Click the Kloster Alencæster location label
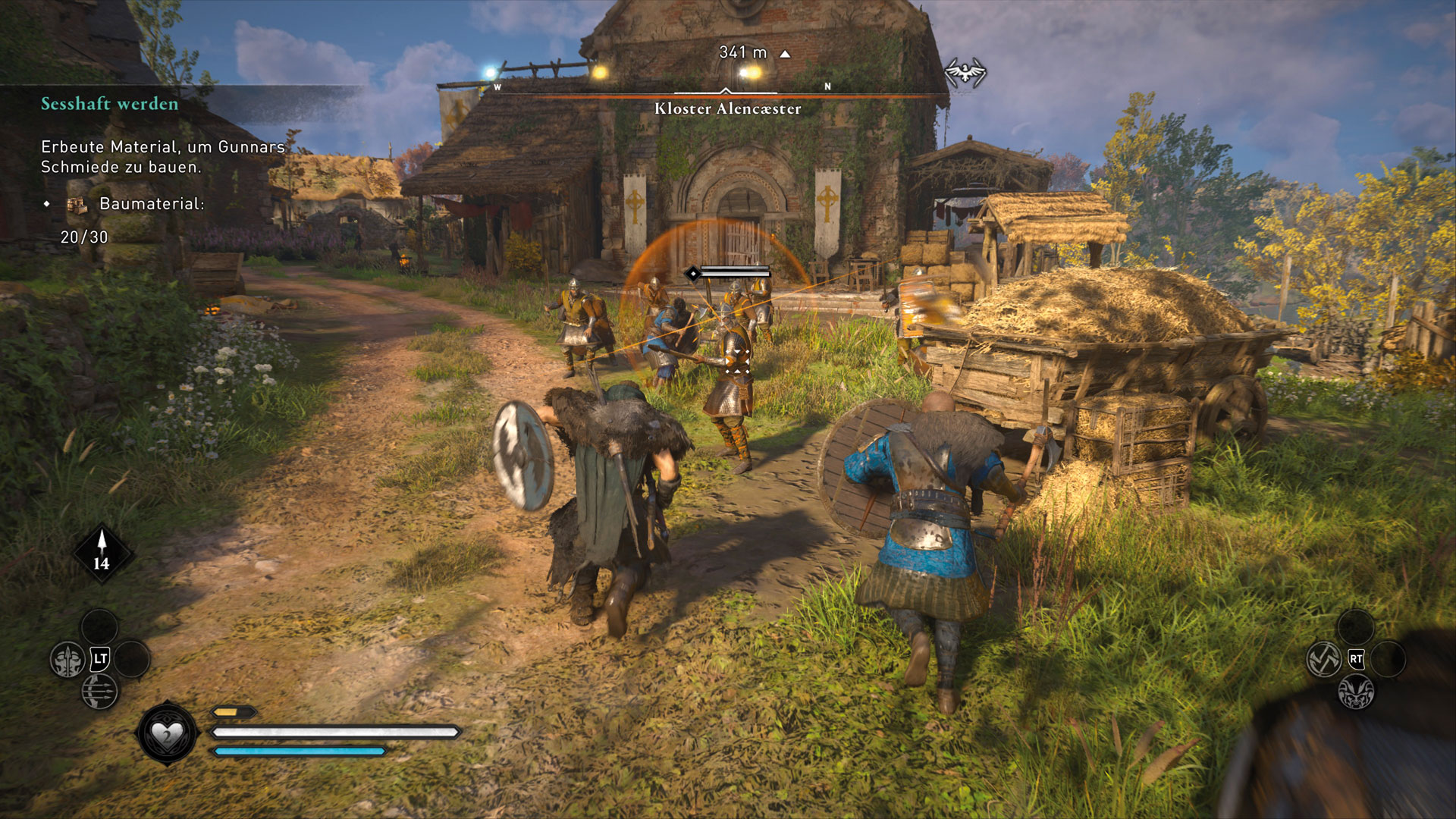The image size is (1456, 819). point(727,108)
